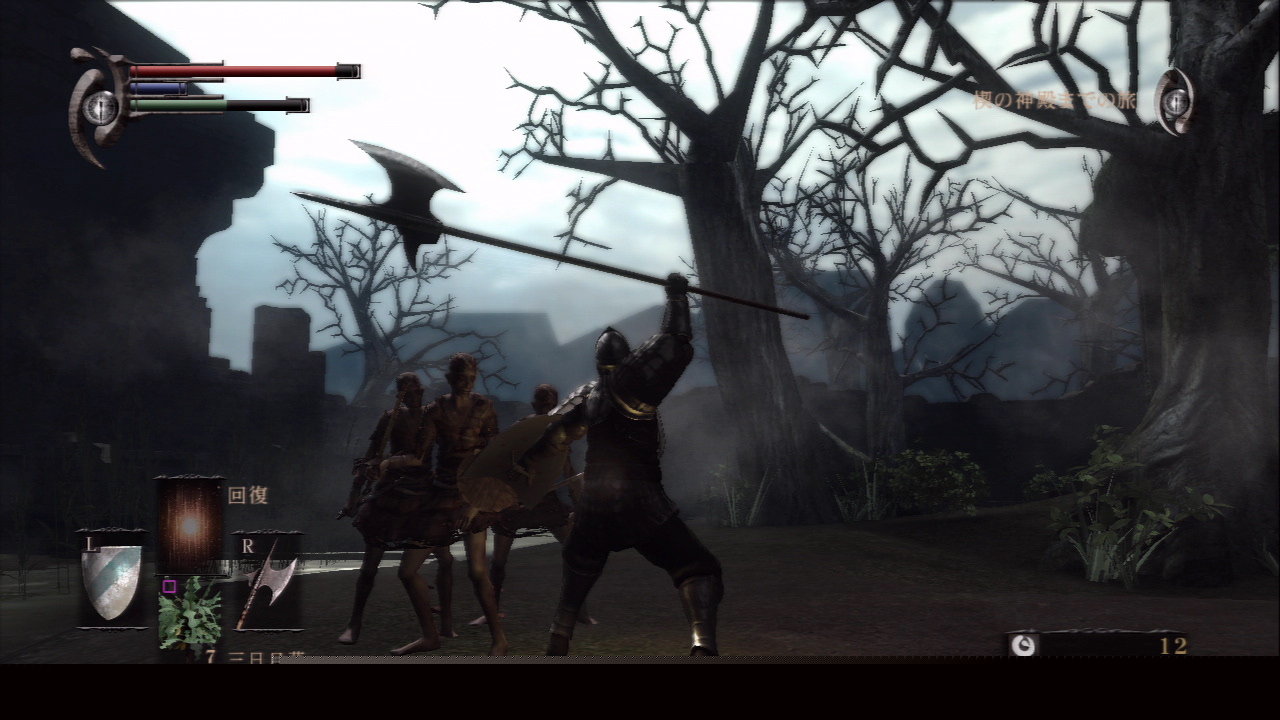
Task: Select the left-hand shield slot
Action: [111, 581]
